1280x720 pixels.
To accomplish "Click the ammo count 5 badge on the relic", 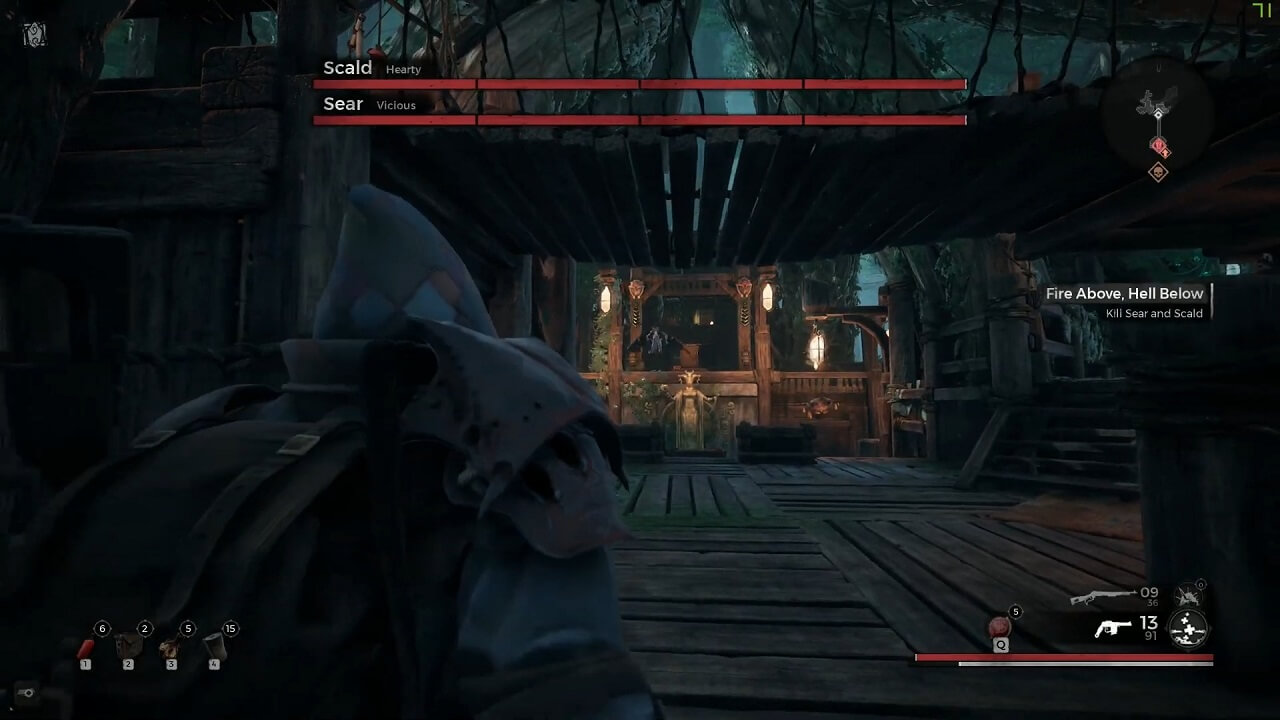I will 1014,610.
